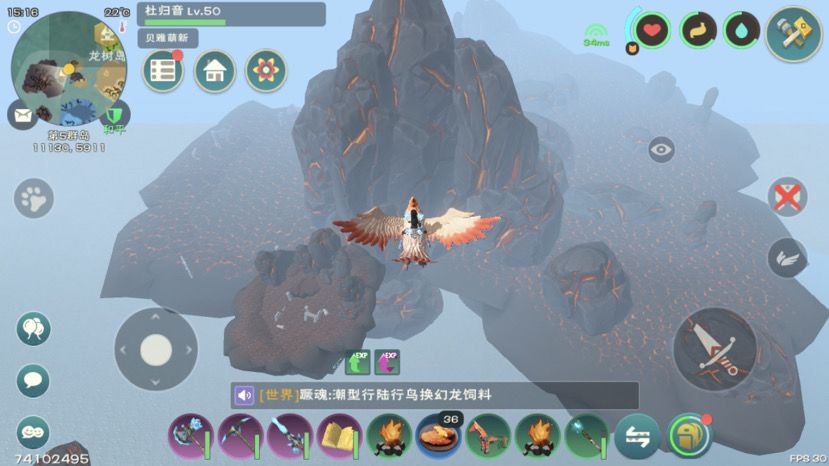The width and height of the screenshot is (829, 466).
Task: Open the paw-print pet button
Action: (x=34, y=198)
